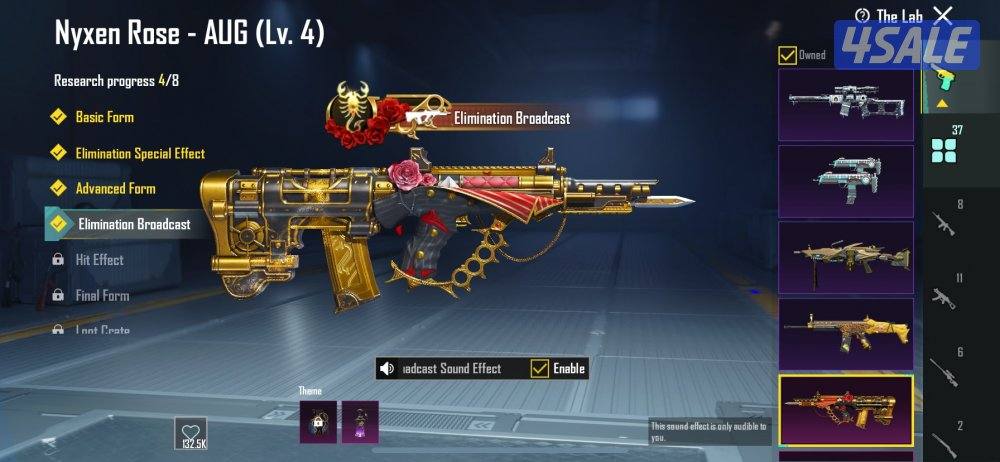This screenshot has width=1000, height=462.
Task: Play the broadcast sound via speaker icon
Action: coord(388,369)
